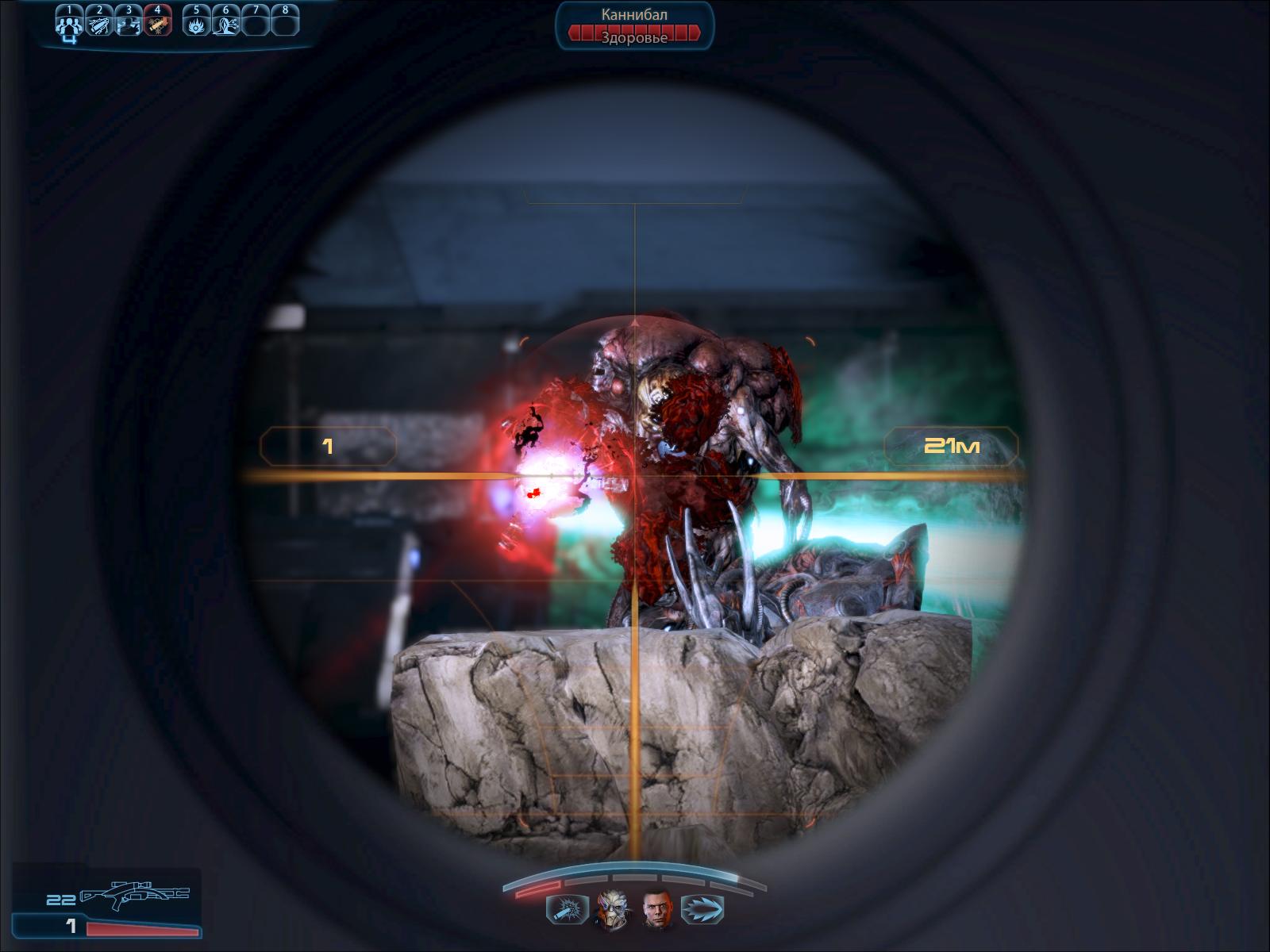The height and width of the screenshot is (952, 1270).
Task: Click the sniper rifle weapon icon
Action: tap(135, 896)
